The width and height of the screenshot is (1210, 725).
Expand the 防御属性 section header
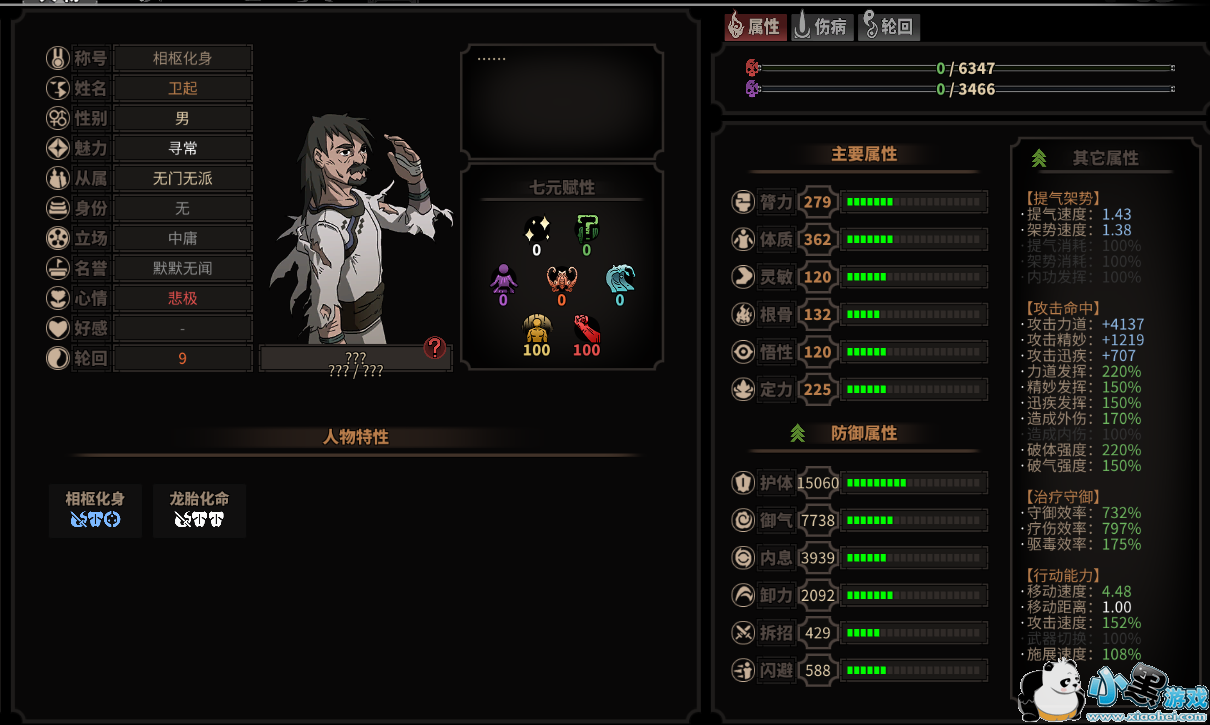pyautogui.click(x=862, y=434)
